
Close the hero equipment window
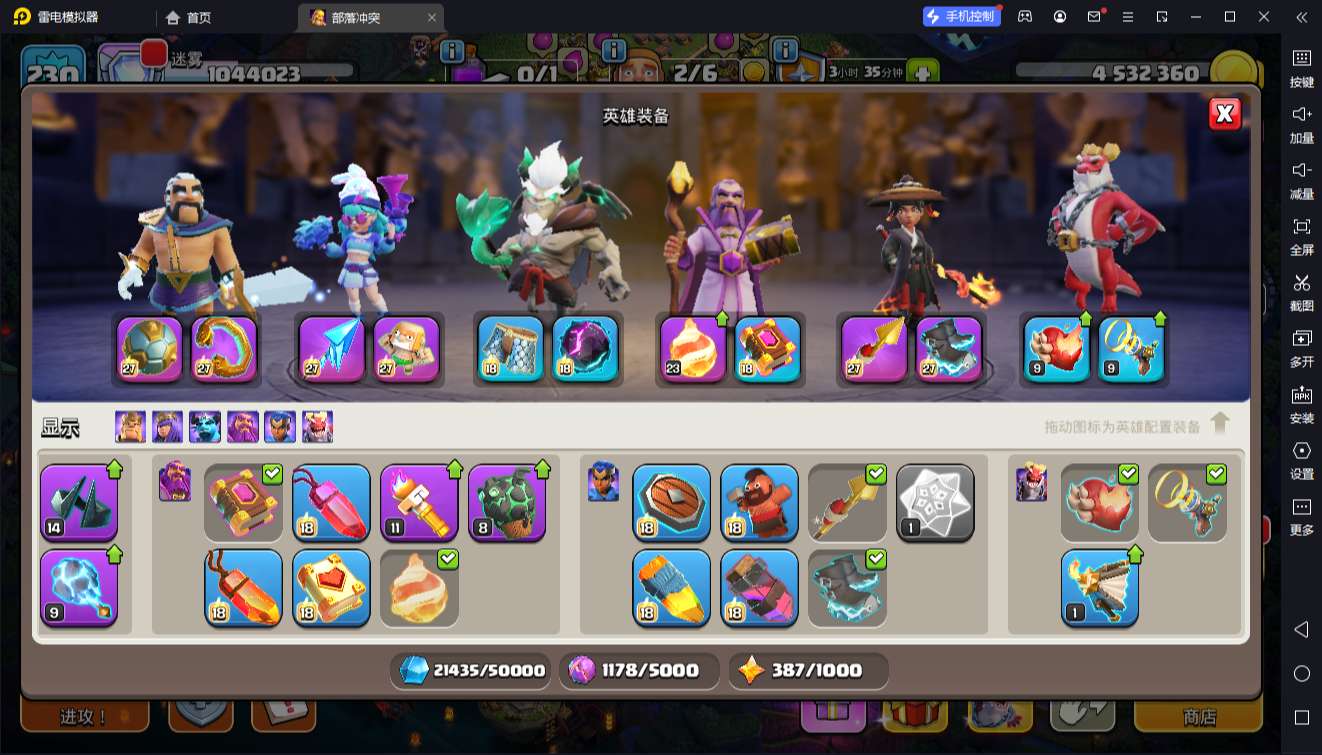pos(1224,114)
